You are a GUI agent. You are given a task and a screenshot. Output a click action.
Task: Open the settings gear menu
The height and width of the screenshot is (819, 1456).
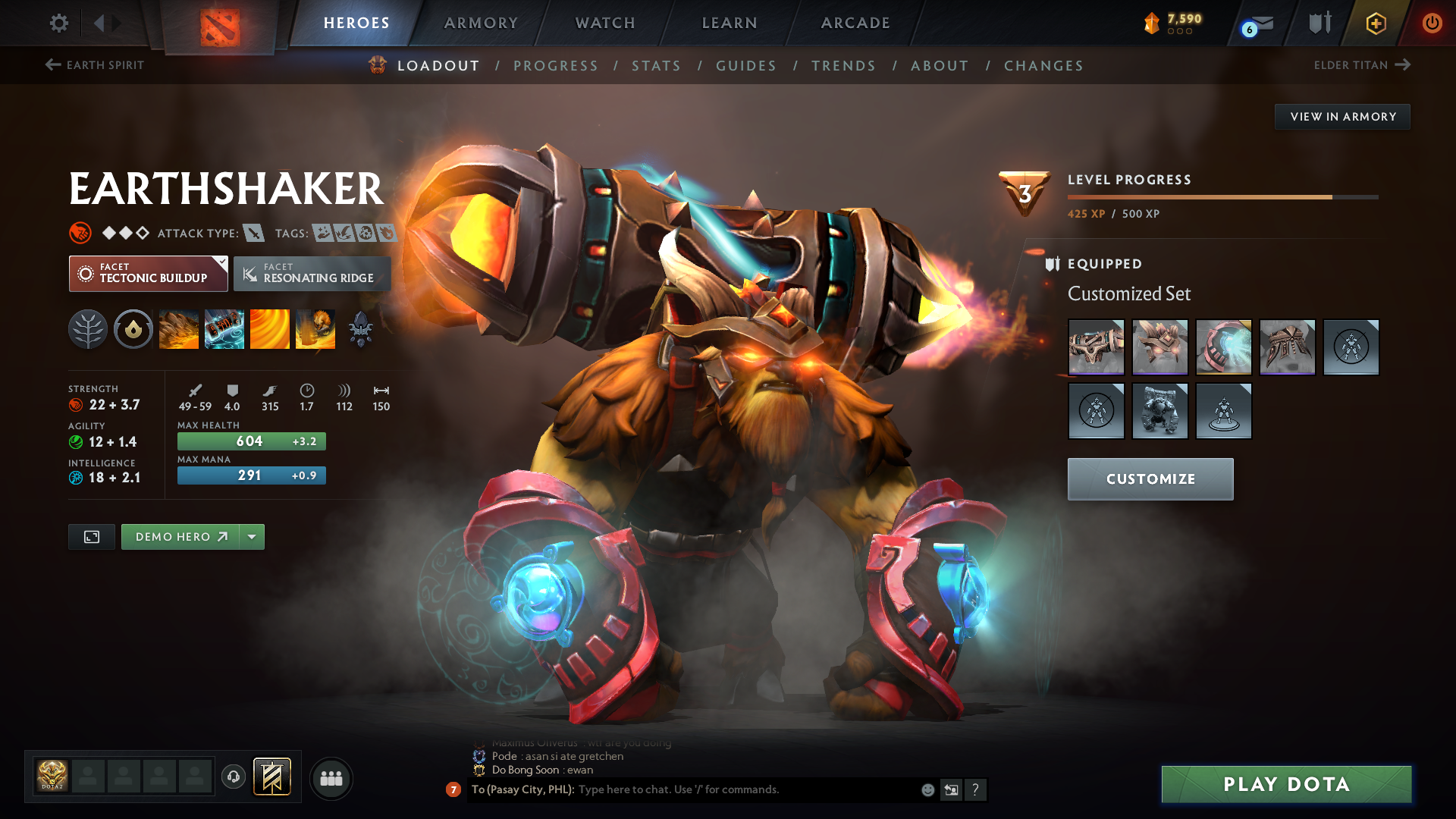coord(59,24)
